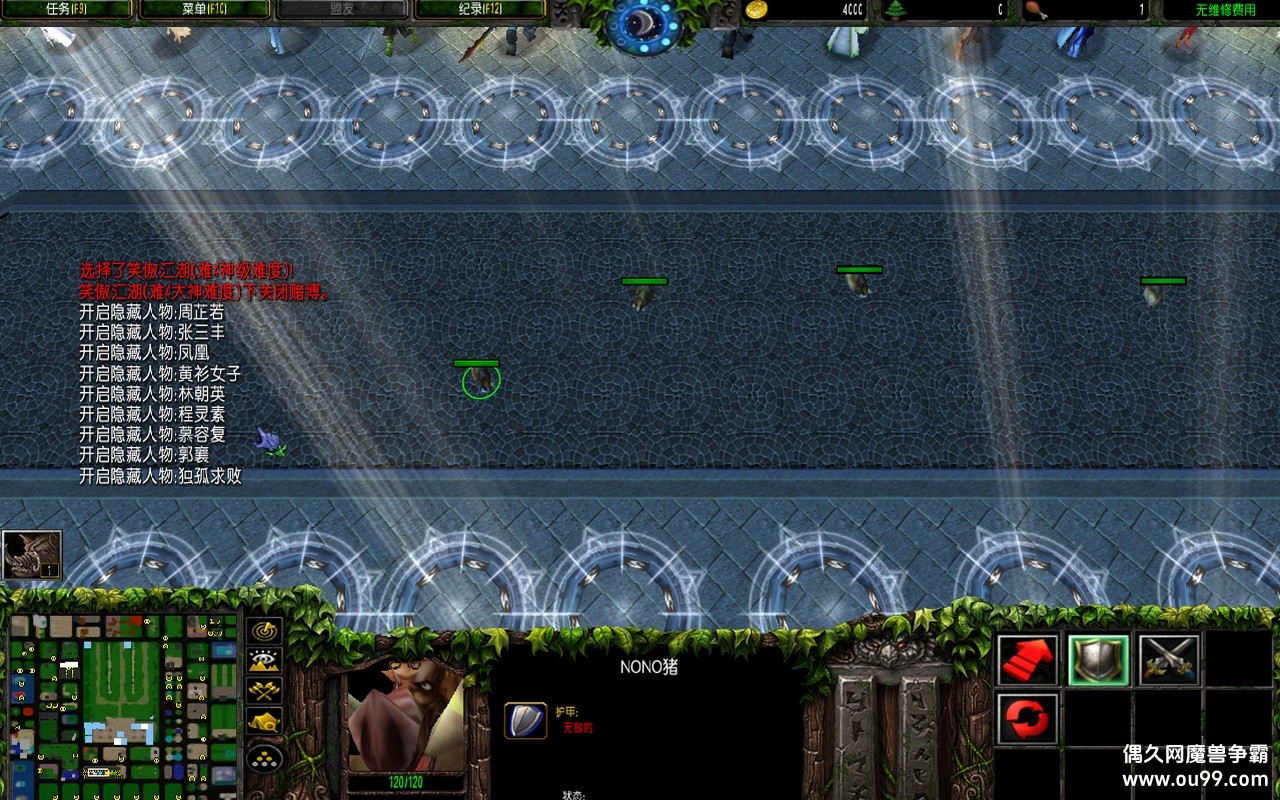1280x800 pixels.
Task: Select the idle unit icon above the minimap
Action: [32, 556]
